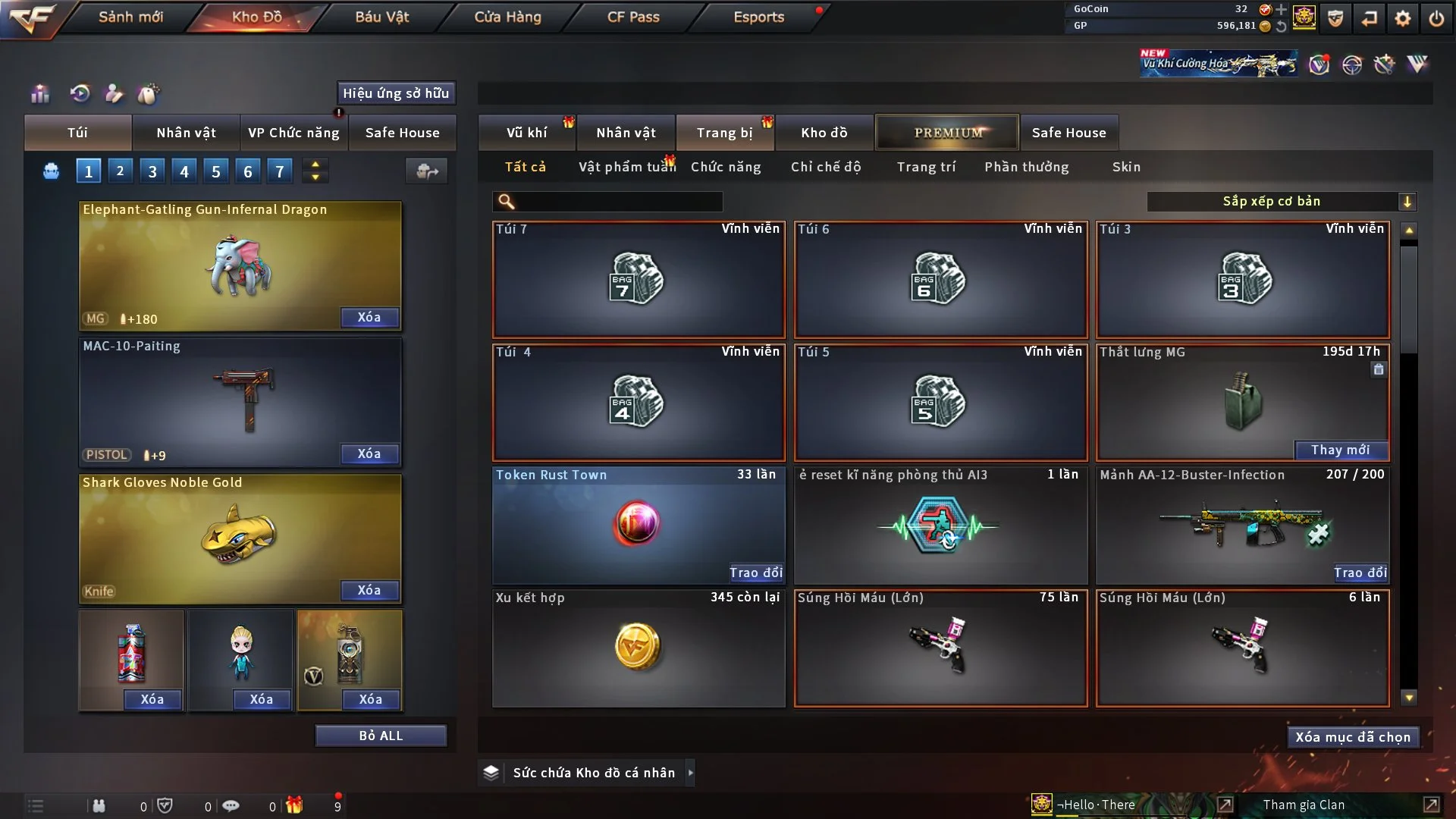Image resolution: width=1456 pixels, height=819 pixels.
Task: Open the settings gear icon
Action: [x=1403, y=18]
